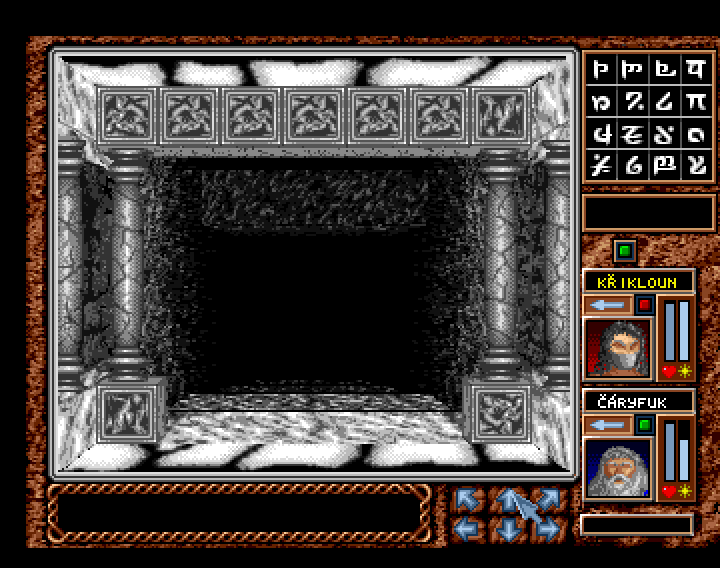Viewport: 720px width, 568px height.
Task: Turn right with the upper-right diagonal arrow
Action: 548,499
